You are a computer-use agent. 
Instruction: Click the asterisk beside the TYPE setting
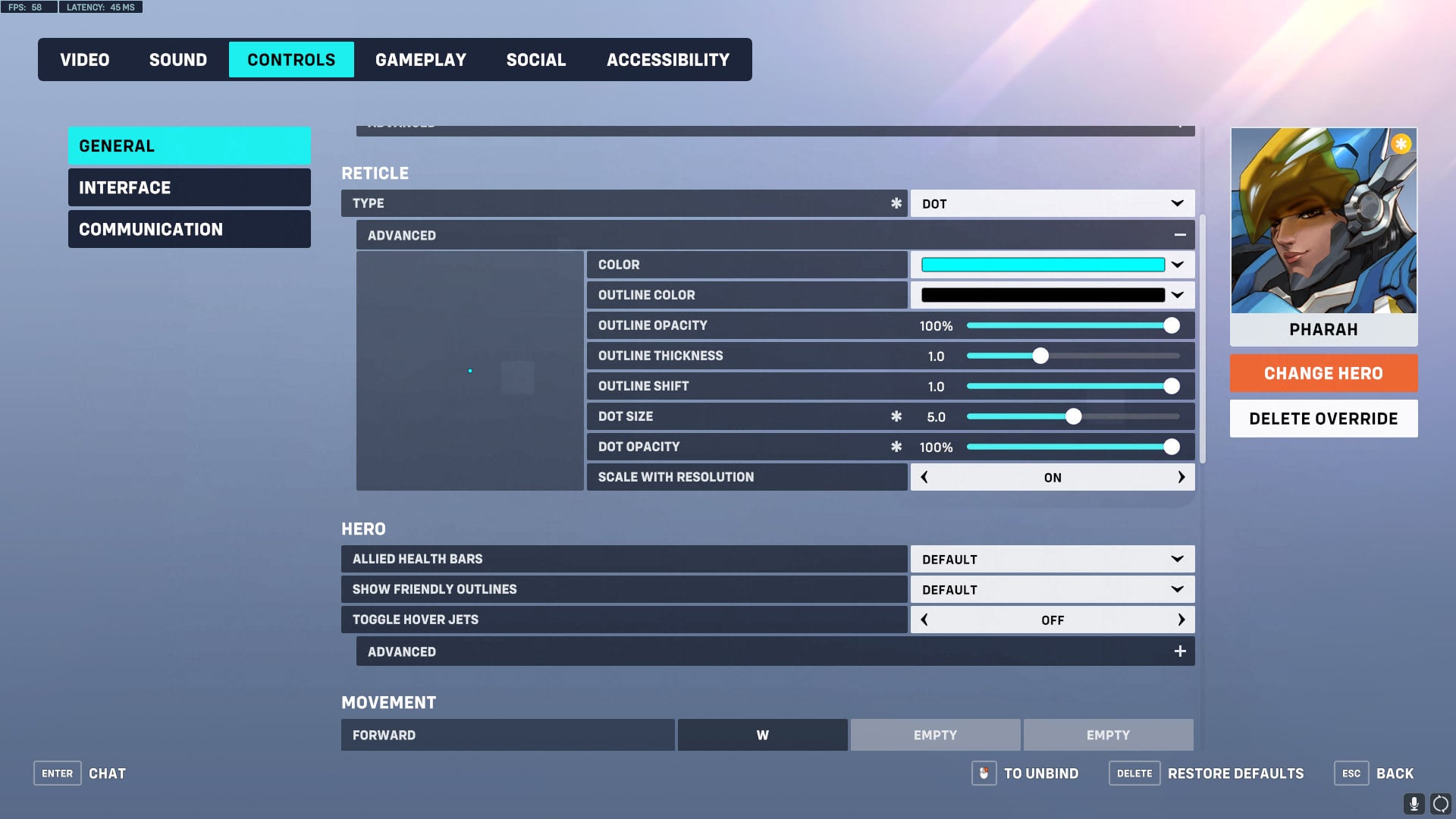[896, 202]
